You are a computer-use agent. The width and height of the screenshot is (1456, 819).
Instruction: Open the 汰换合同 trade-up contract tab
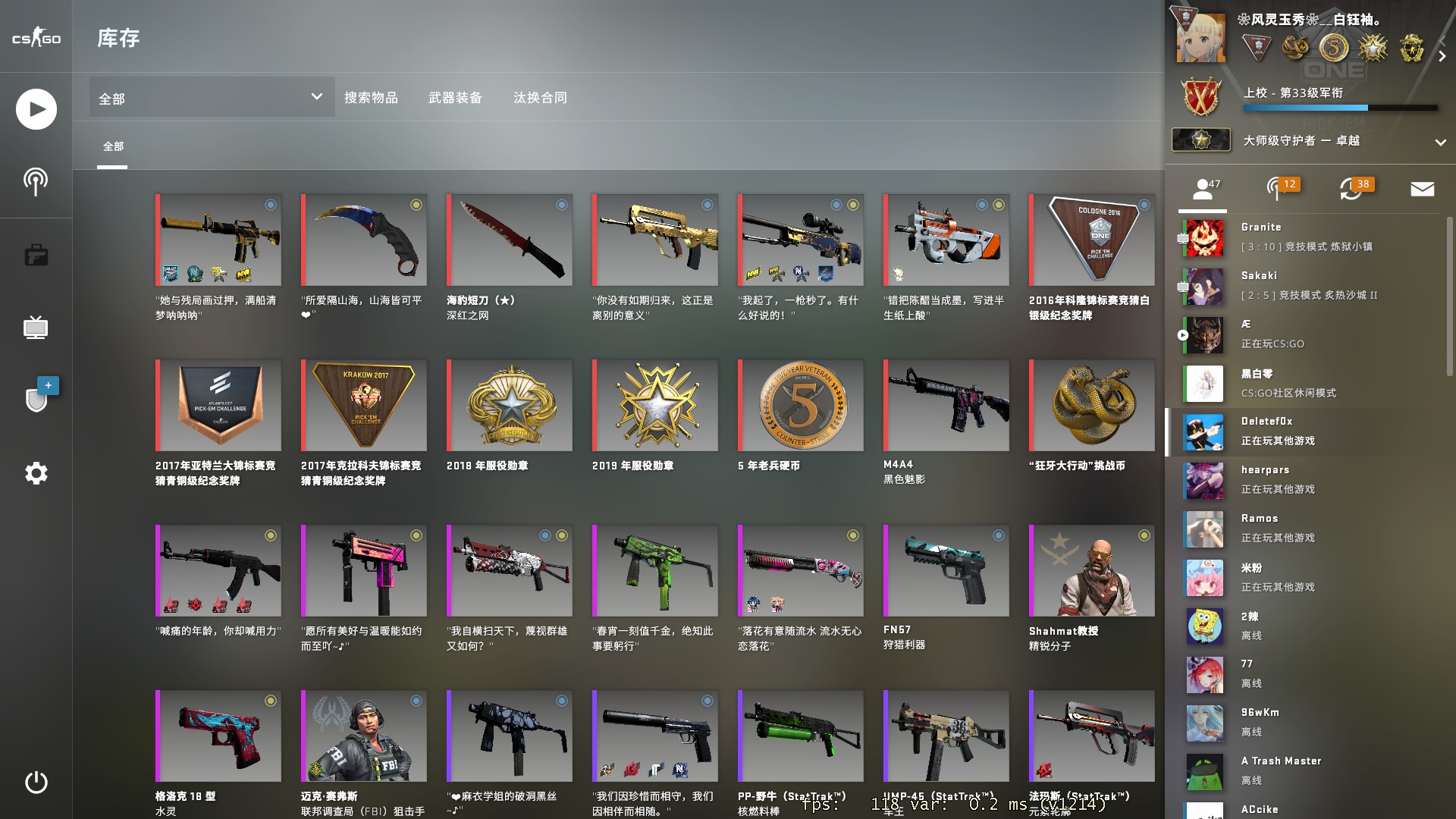pos(540,97)
